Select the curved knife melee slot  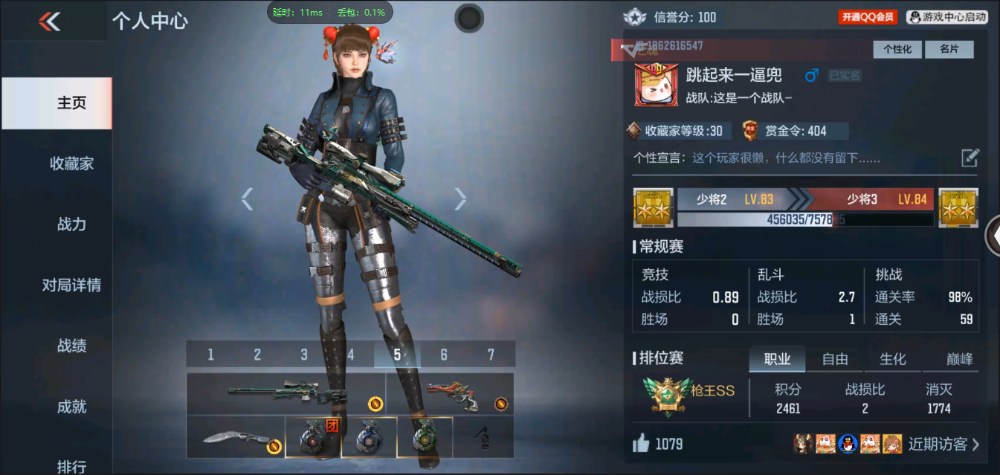pyautogui.click(x=235, y=437)
